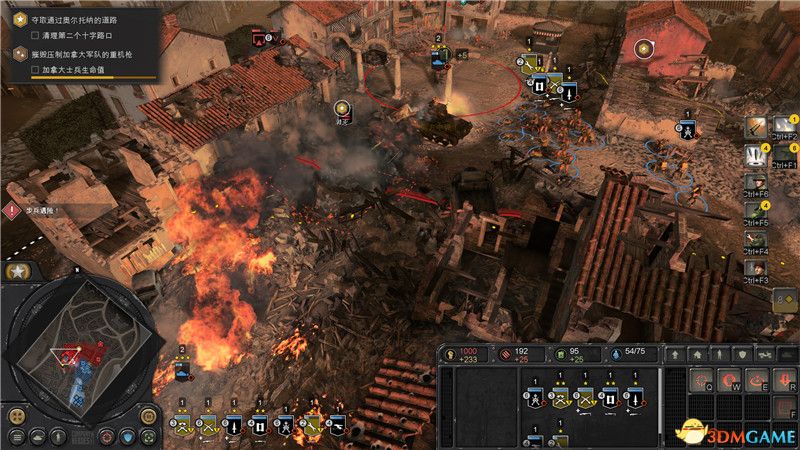The height and width of the screenshot is (450, 800).
Task: Use the Ctrl+F2 battlegroup ability
Action: click(x=756, y=126)
